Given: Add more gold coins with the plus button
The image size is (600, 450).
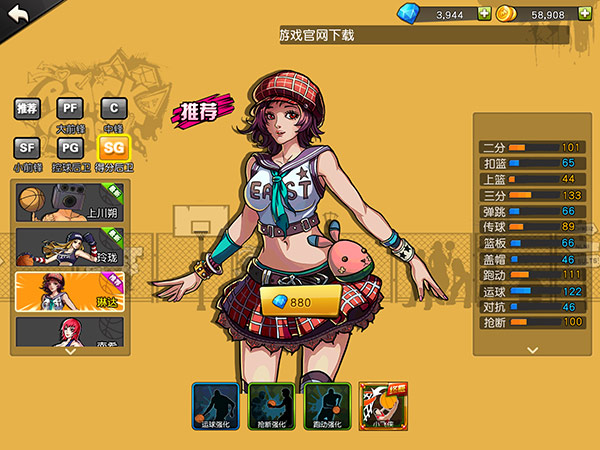Looking at the screenshot, I should pos(586,14).
